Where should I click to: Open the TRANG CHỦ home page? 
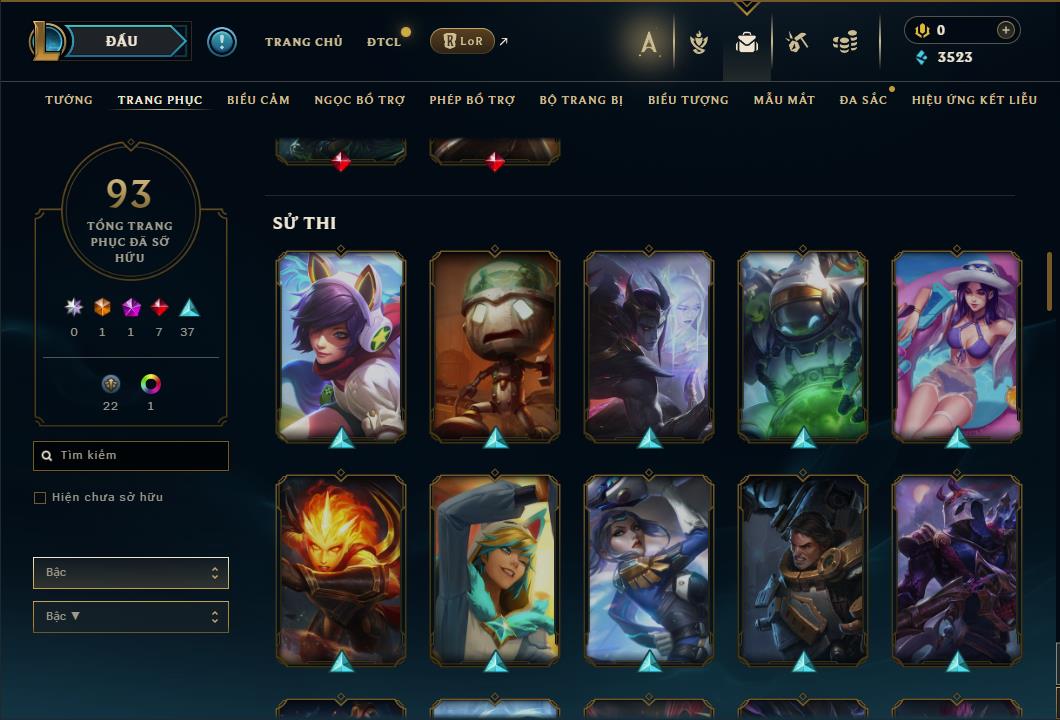303,42
